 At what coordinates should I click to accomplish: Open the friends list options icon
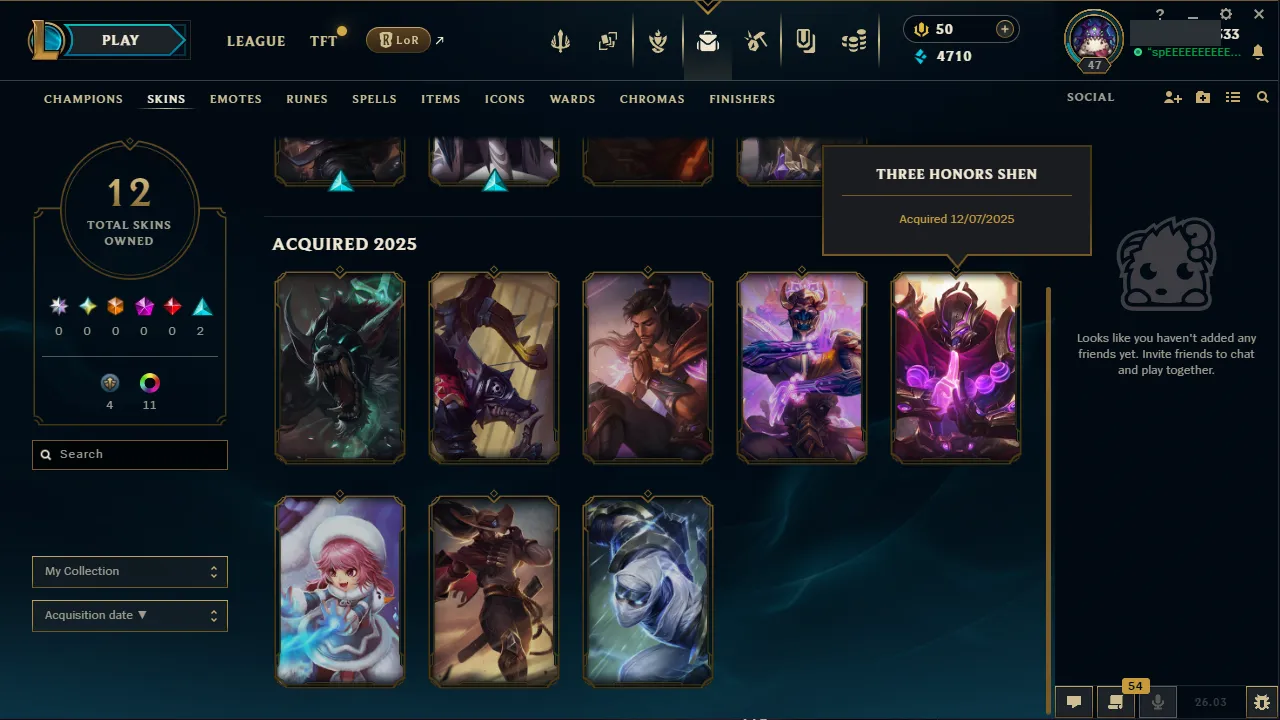point(1232,97)
